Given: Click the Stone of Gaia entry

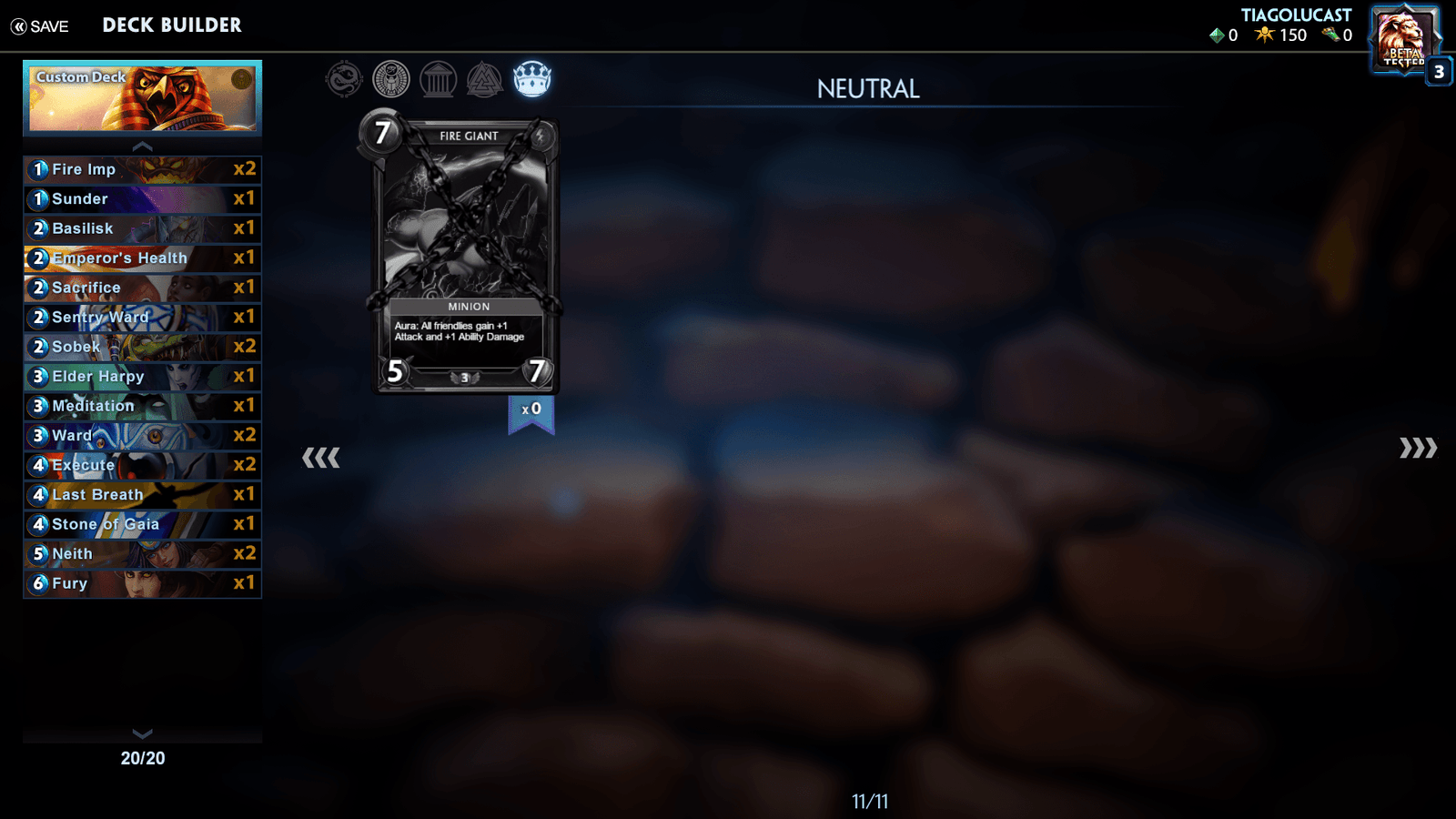Looking at the screenshot, I should (143, 524).
